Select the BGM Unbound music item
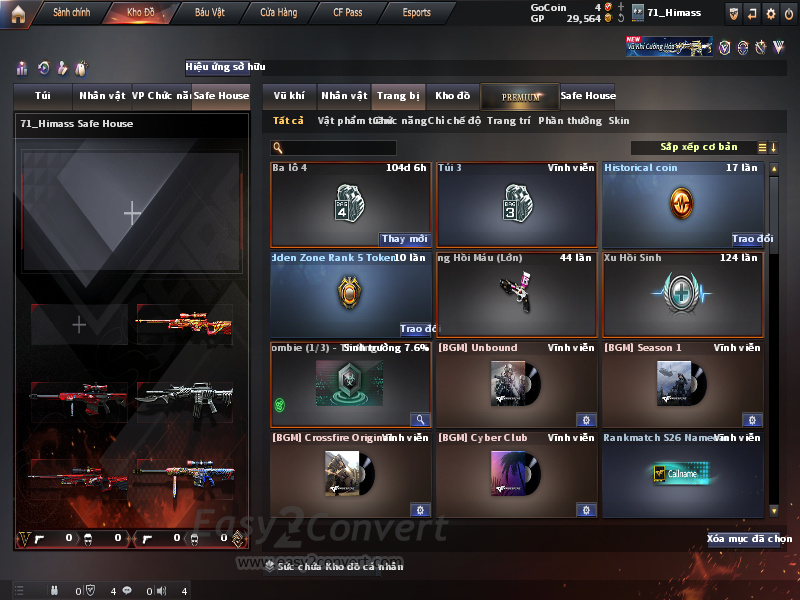Image resolution: width=800 pixels, height=600 pixels. coord(517,385)
